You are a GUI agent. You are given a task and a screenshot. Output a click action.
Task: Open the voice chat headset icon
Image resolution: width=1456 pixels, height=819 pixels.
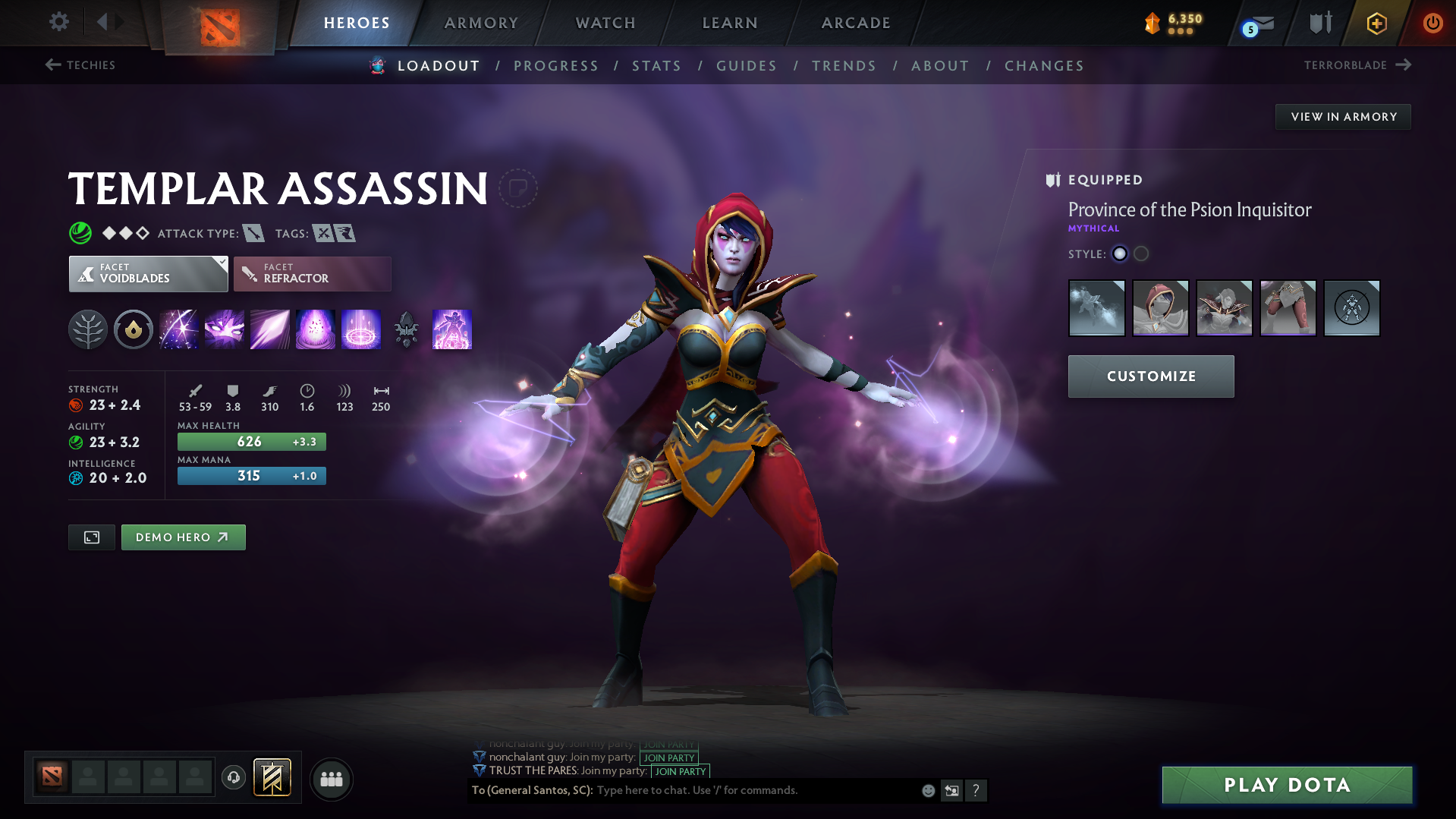point(233,779)
